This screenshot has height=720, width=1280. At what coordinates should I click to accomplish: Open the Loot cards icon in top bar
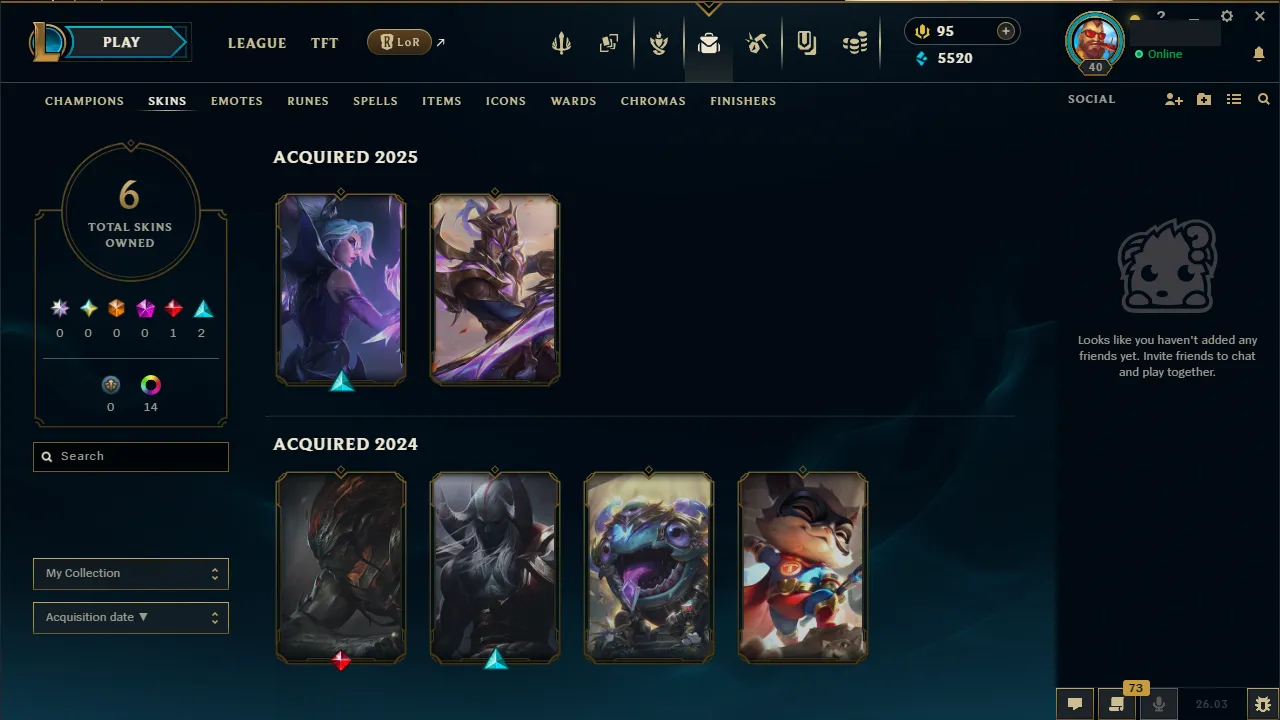(x=609, y=43)
